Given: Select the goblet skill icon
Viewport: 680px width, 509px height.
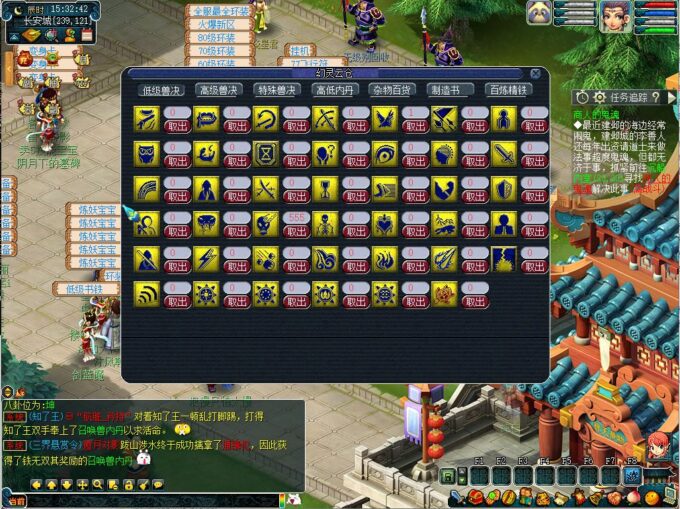Looking at the screenshot, I should [326, 188].
